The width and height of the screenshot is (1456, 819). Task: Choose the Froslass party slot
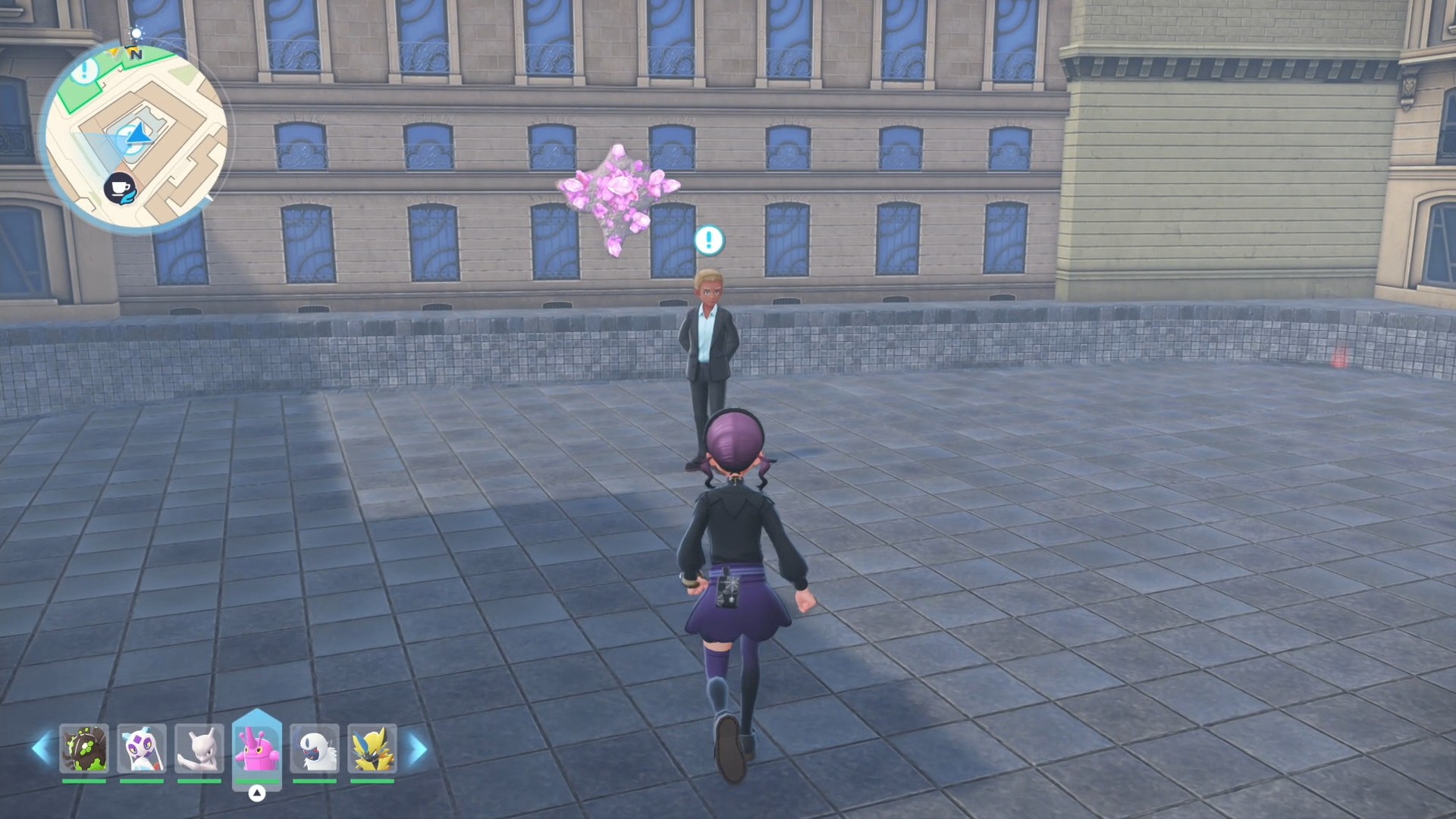[142, 748]
